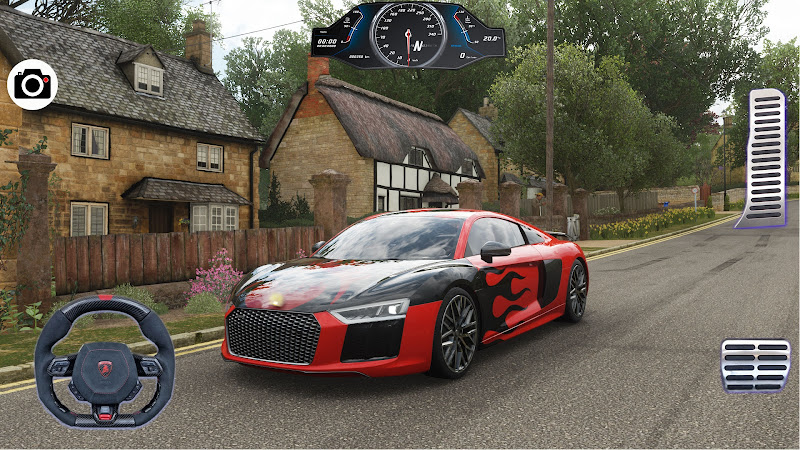Tap the wide brake pedal

(x=755, y=365)
